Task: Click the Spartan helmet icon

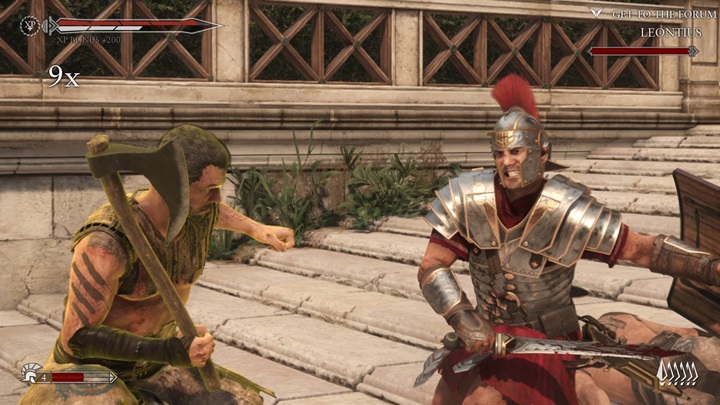Action: pos(30,374)
